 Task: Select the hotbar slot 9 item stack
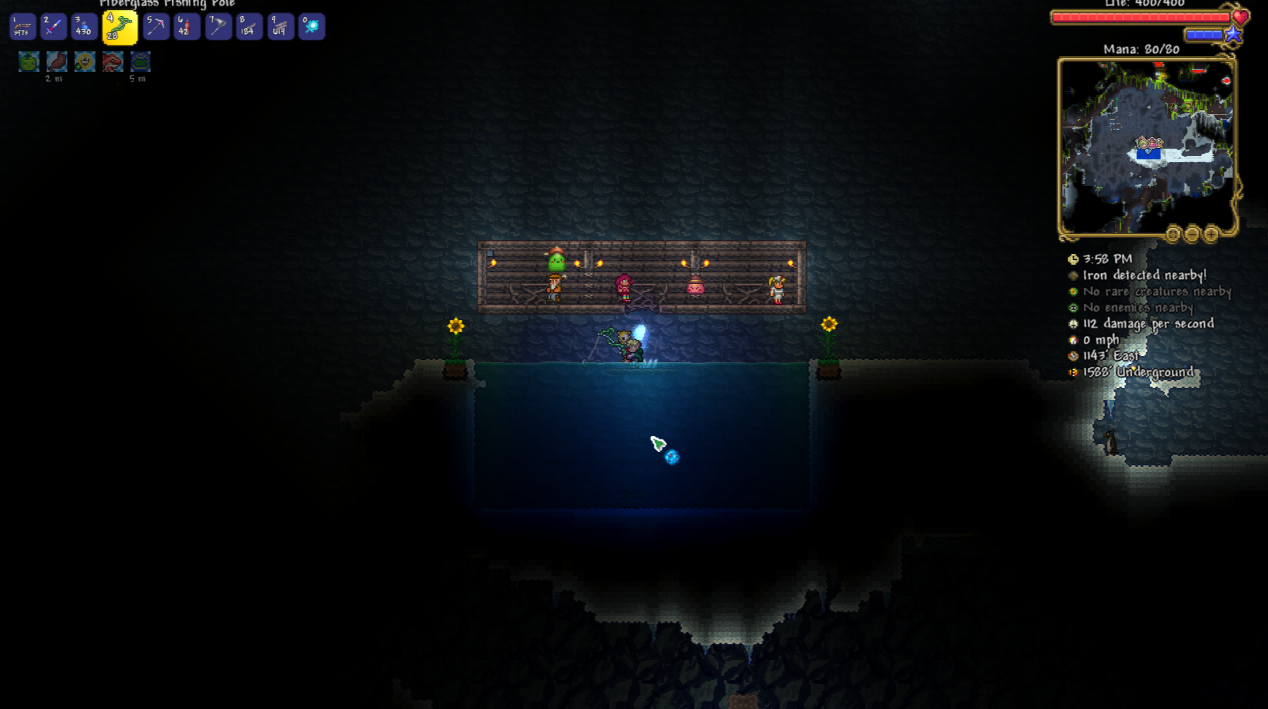click(280, 27)
